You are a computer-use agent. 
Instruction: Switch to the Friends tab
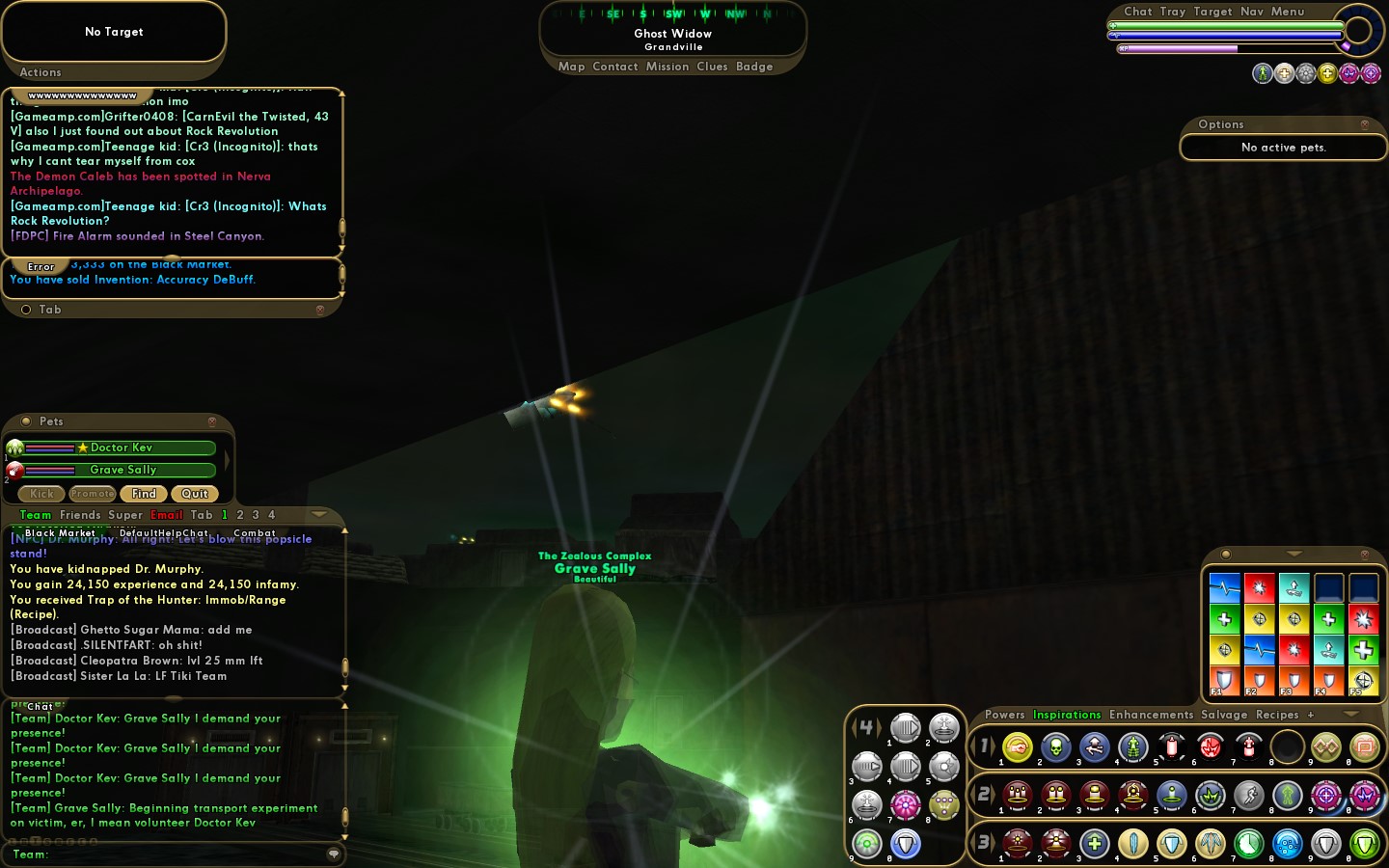(x=80, y=515)
